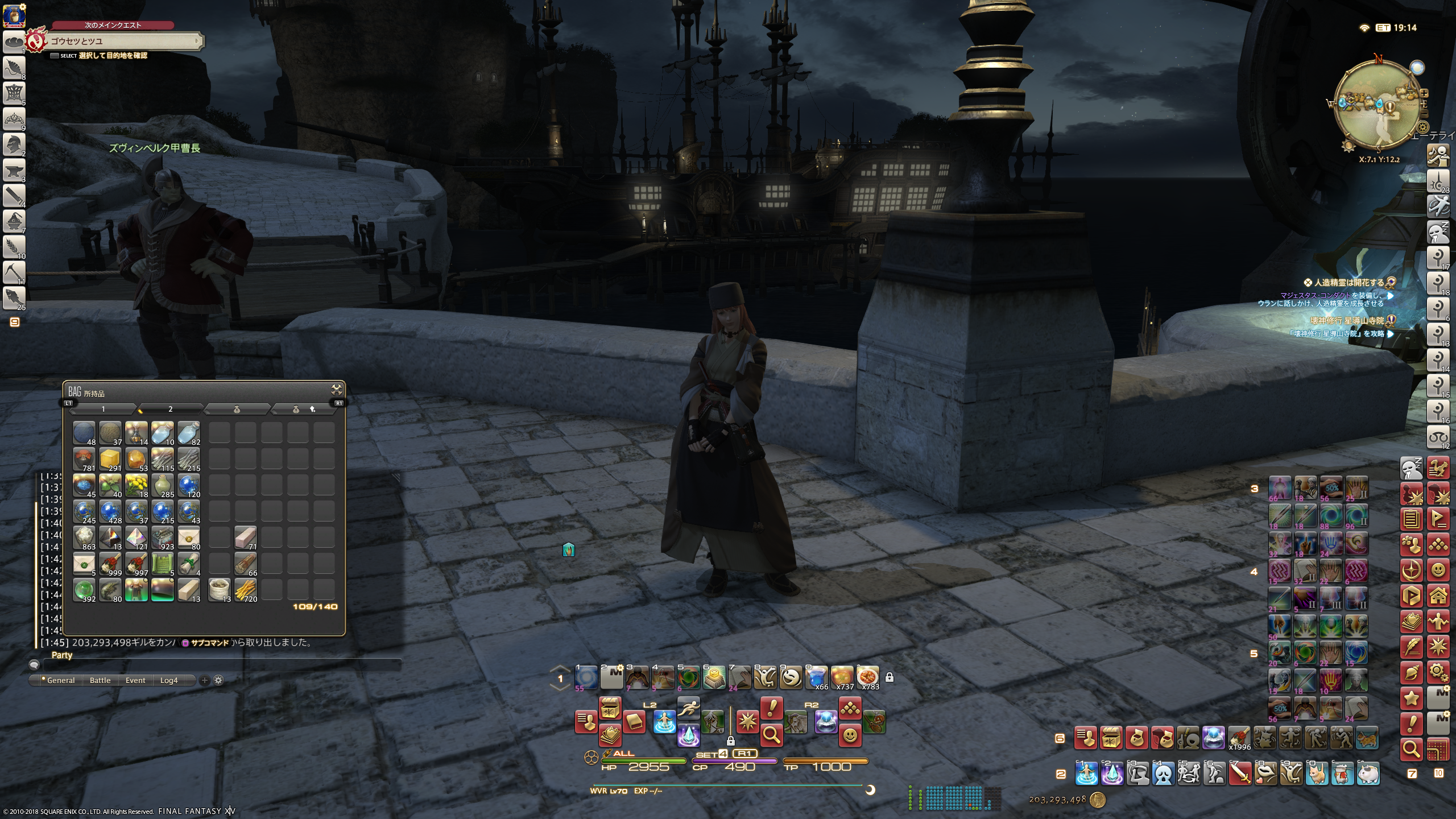Use the blue potion with x66
1456x819 pixels.
(x=817, y=677)
